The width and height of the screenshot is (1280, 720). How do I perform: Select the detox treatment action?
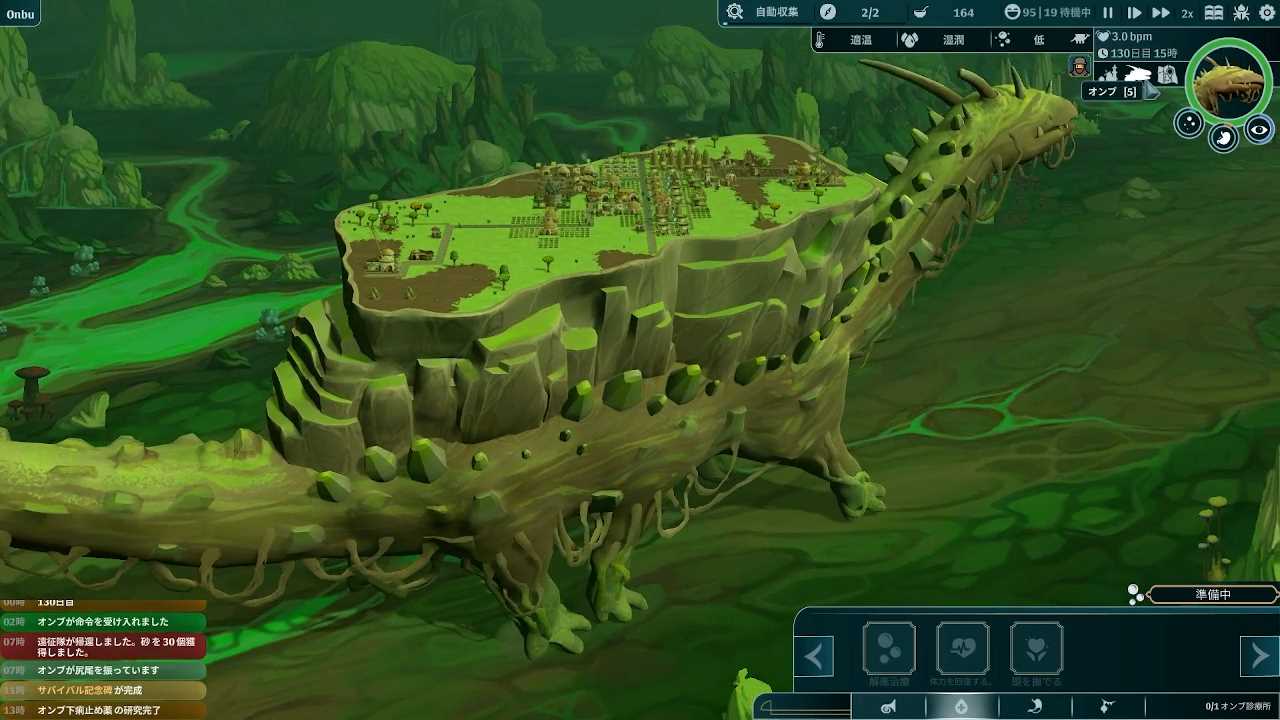(889, 649)
